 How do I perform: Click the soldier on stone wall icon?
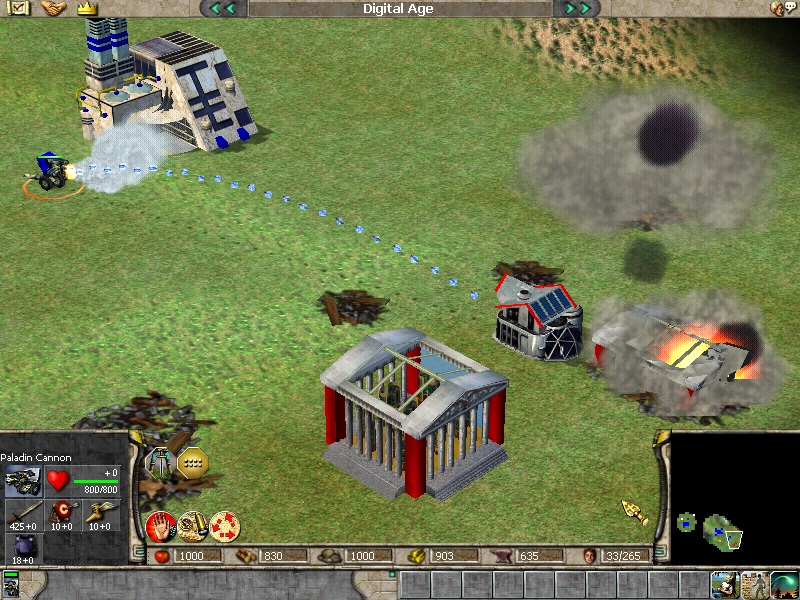[755, 584]
